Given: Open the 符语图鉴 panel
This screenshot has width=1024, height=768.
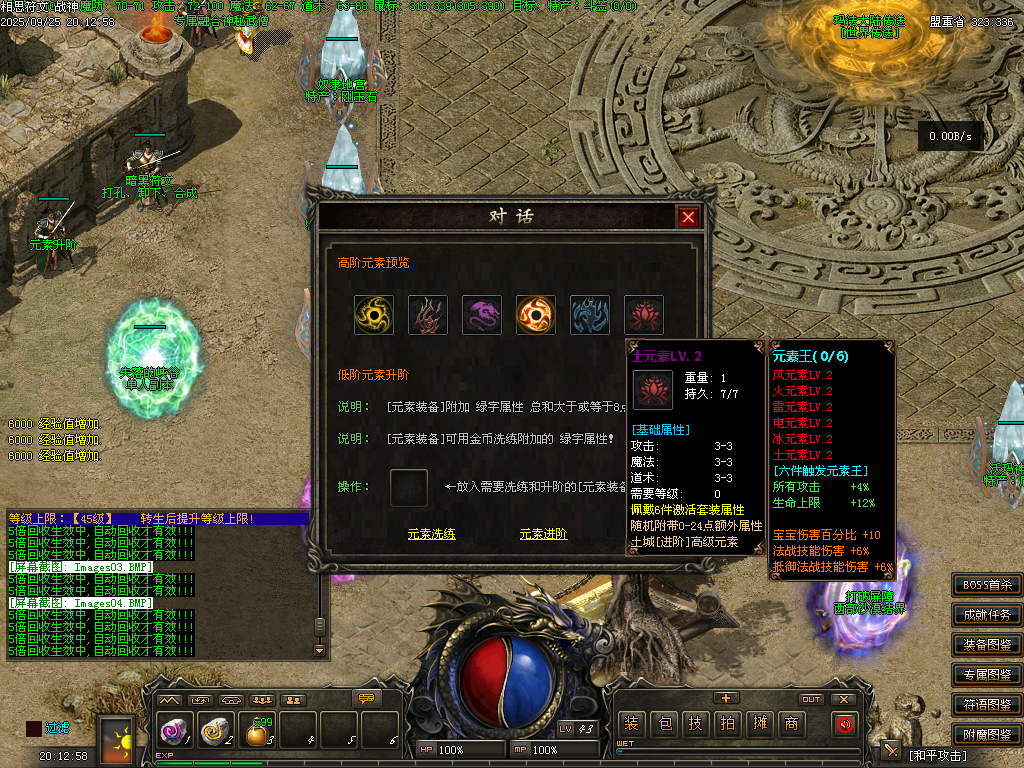Looking at the screenshot, I should pyautogui.click(x=987, y=704).
